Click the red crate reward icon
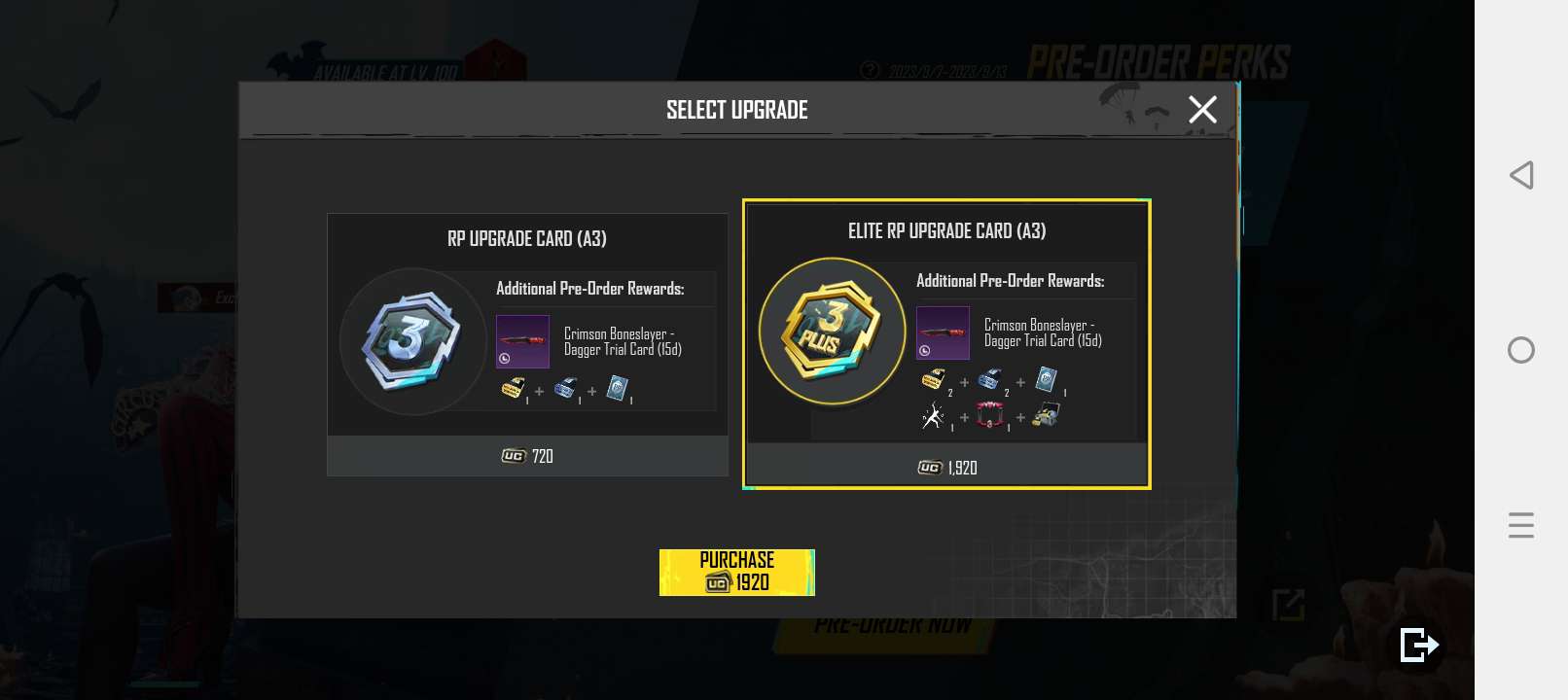The image size is (1568, 700). 988,414
